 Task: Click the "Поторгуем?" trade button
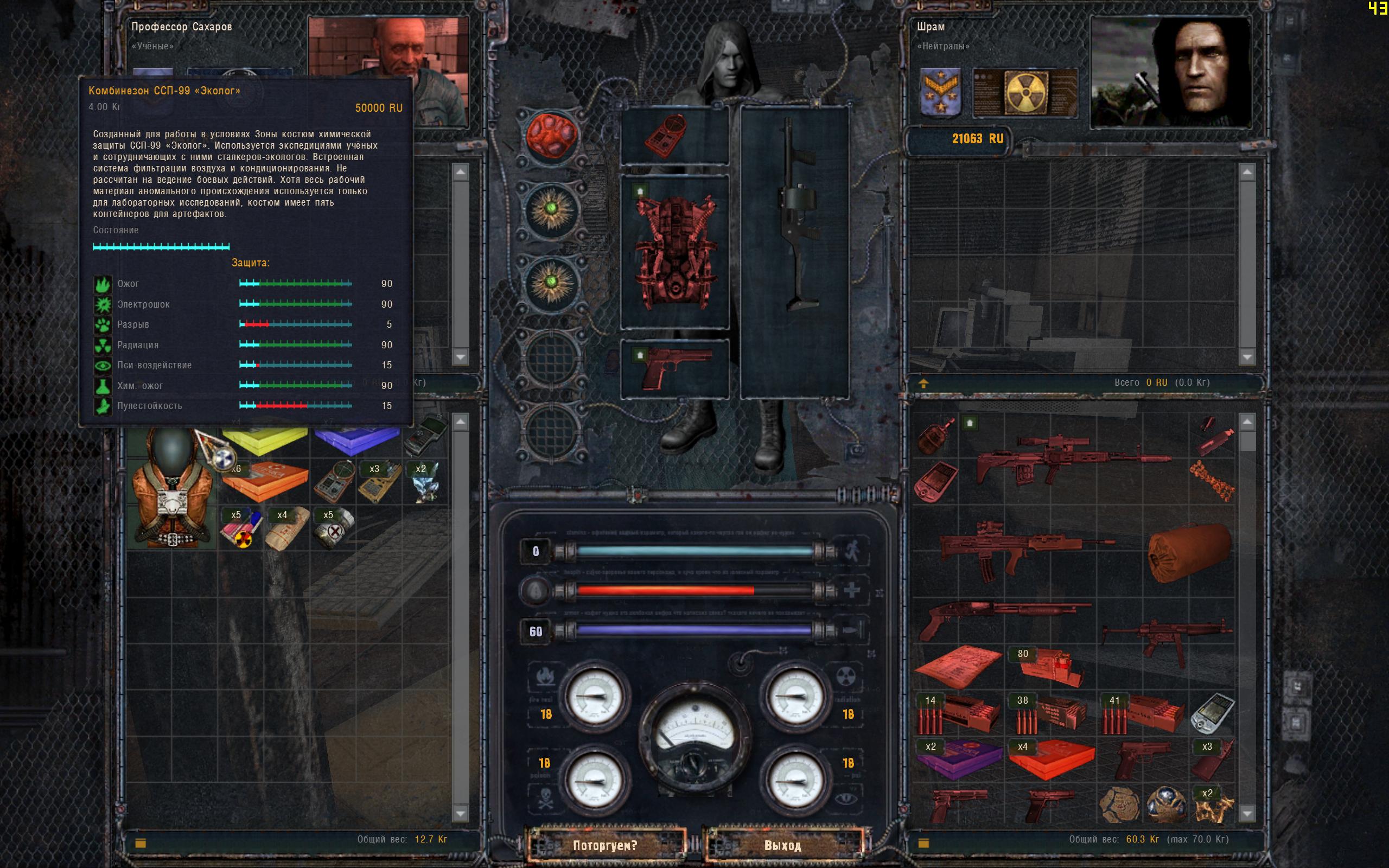click(605, 846)
